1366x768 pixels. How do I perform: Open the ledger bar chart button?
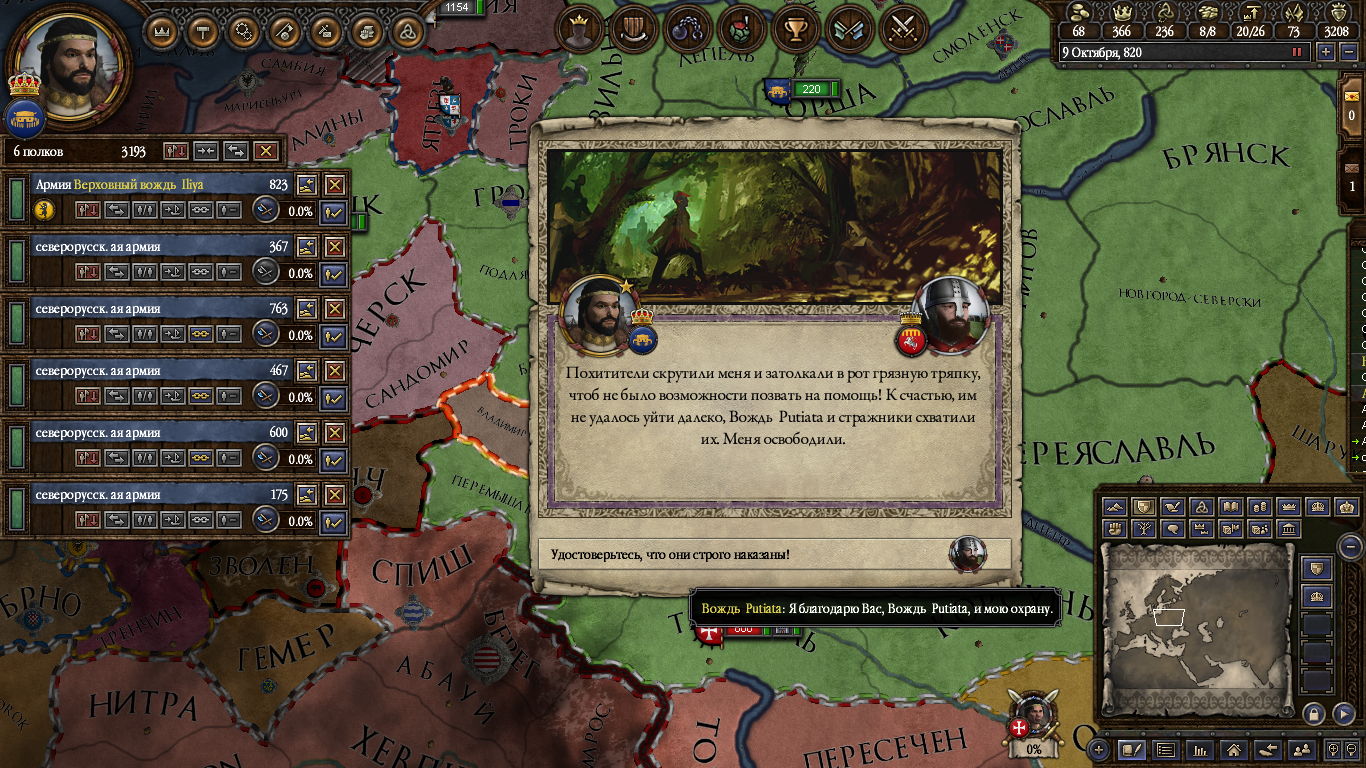[1200, 748]
